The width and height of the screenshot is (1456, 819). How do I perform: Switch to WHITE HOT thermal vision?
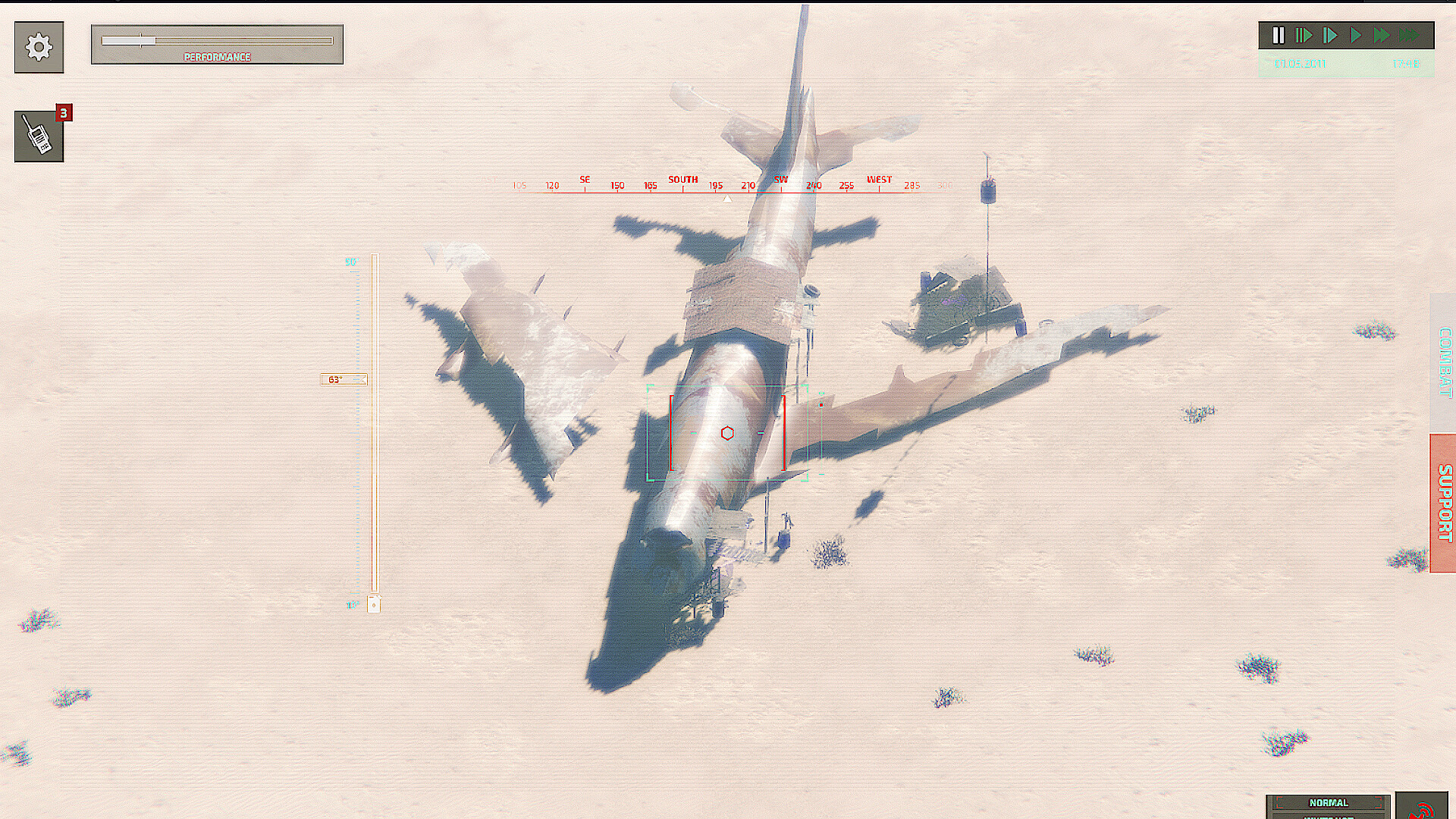click(1327, 816)
